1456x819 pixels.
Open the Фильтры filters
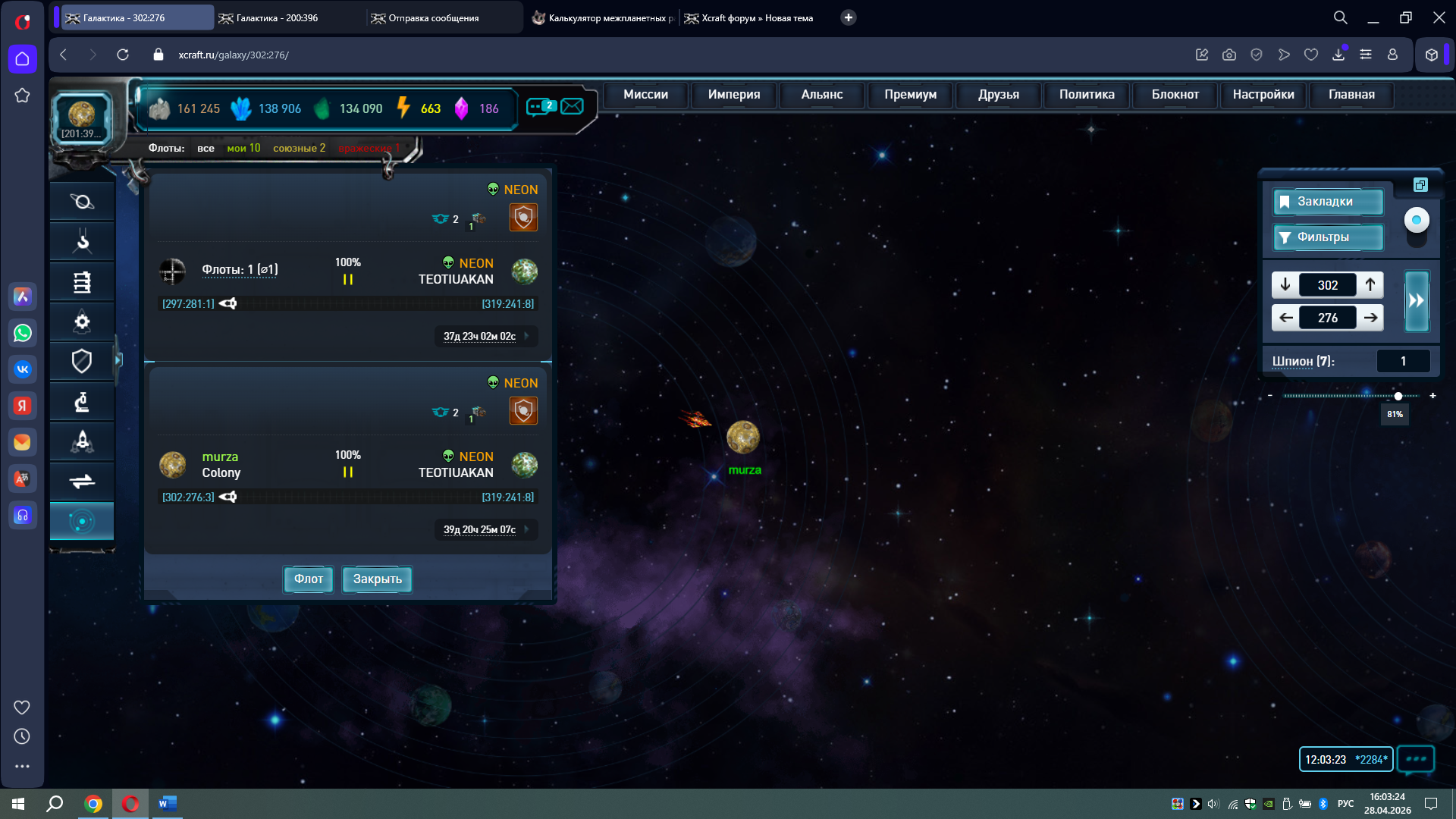tap(1327, 237)
